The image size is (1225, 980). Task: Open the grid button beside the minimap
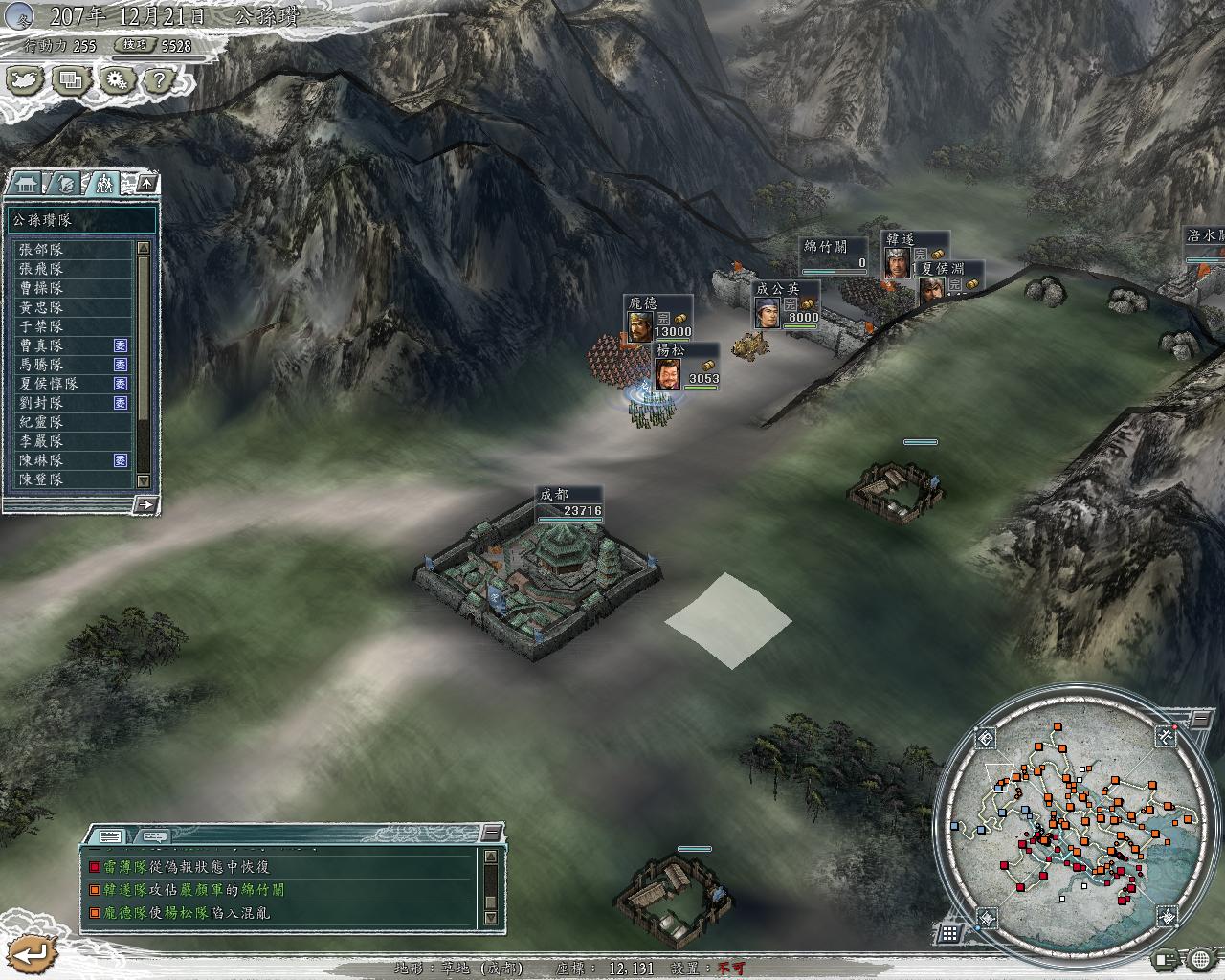(949, 932)
